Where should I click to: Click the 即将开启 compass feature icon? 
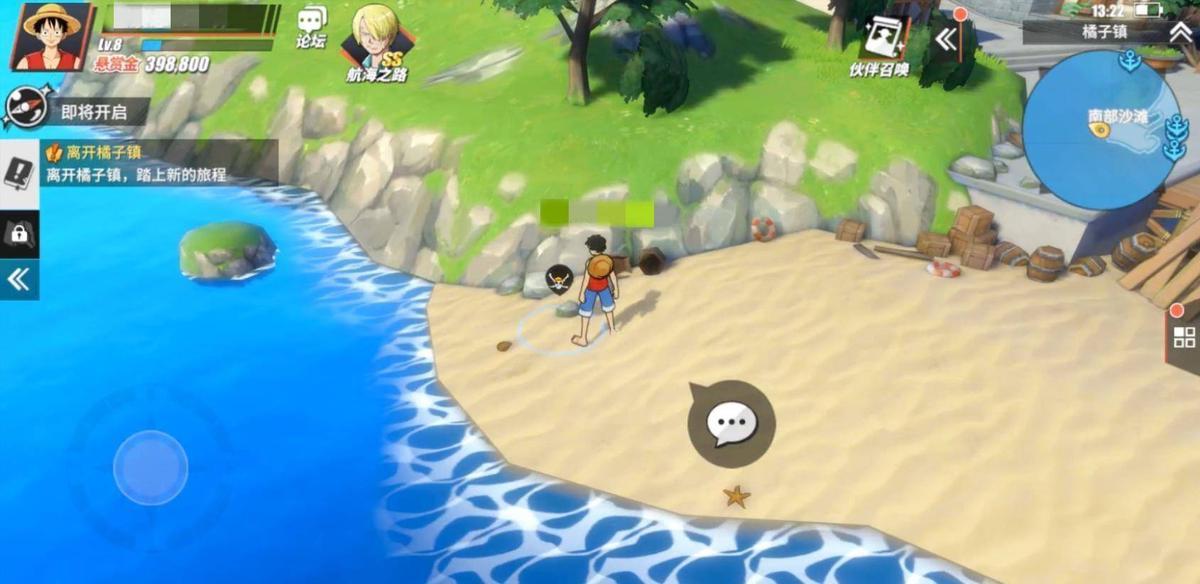(24, 109)
